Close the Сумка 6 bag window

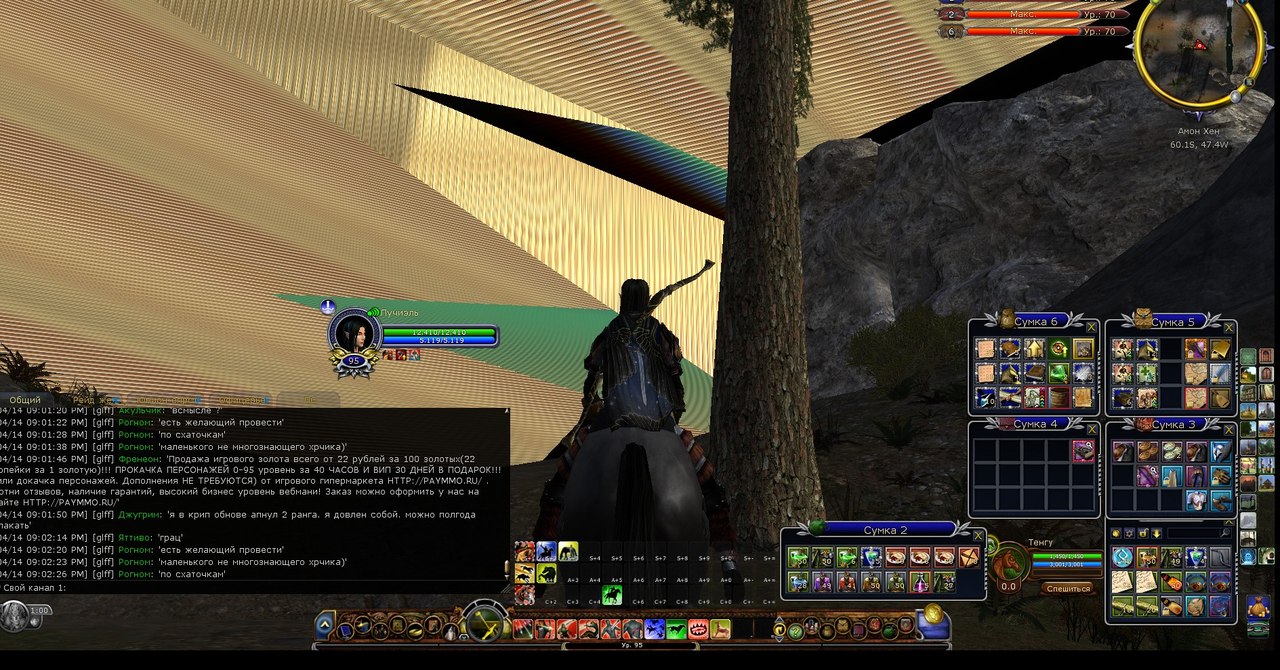(1091, 327)
